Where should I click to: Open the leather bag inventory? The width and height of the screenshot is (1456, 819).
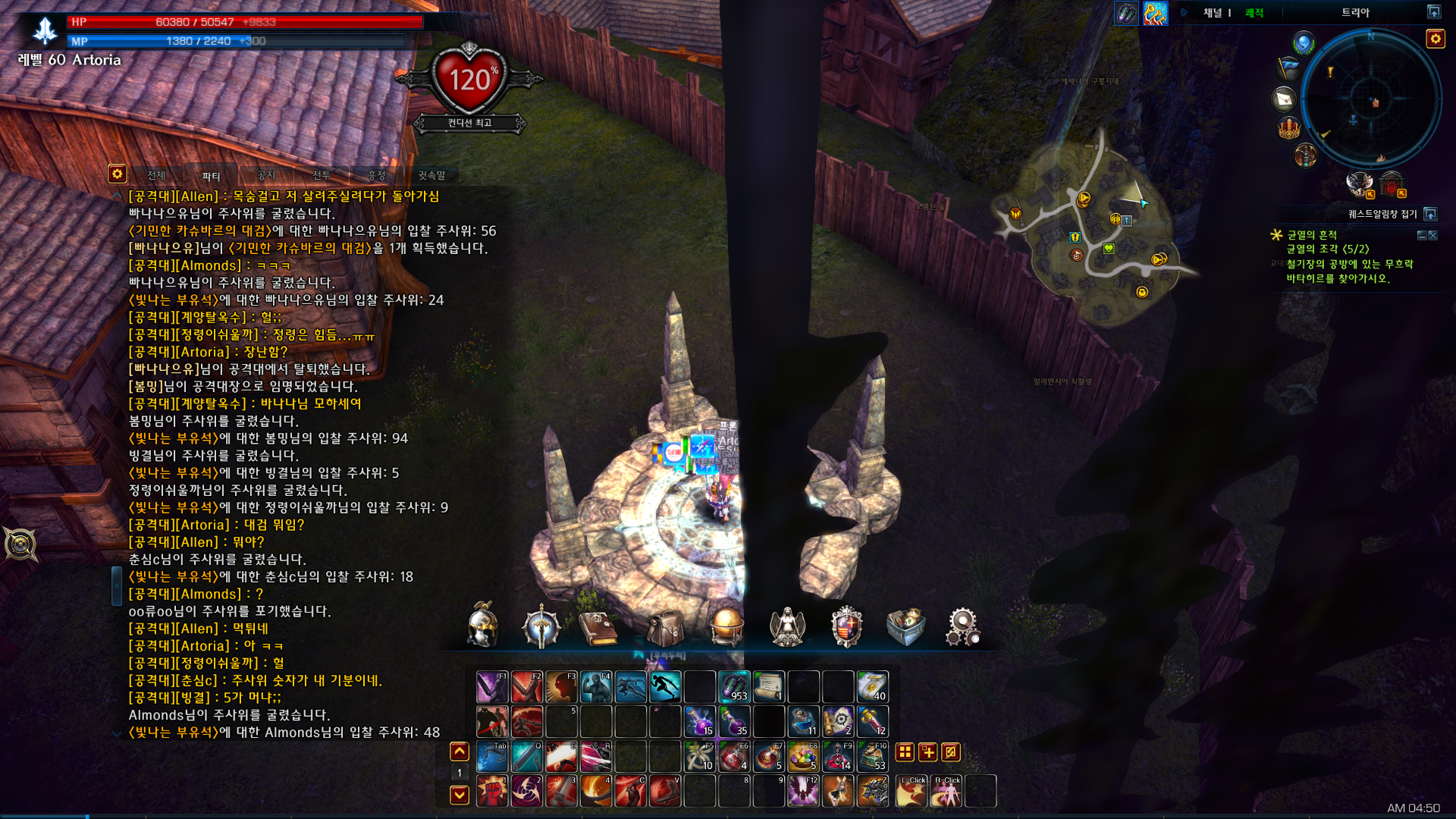pyautogui.click(x=665, y=628)
